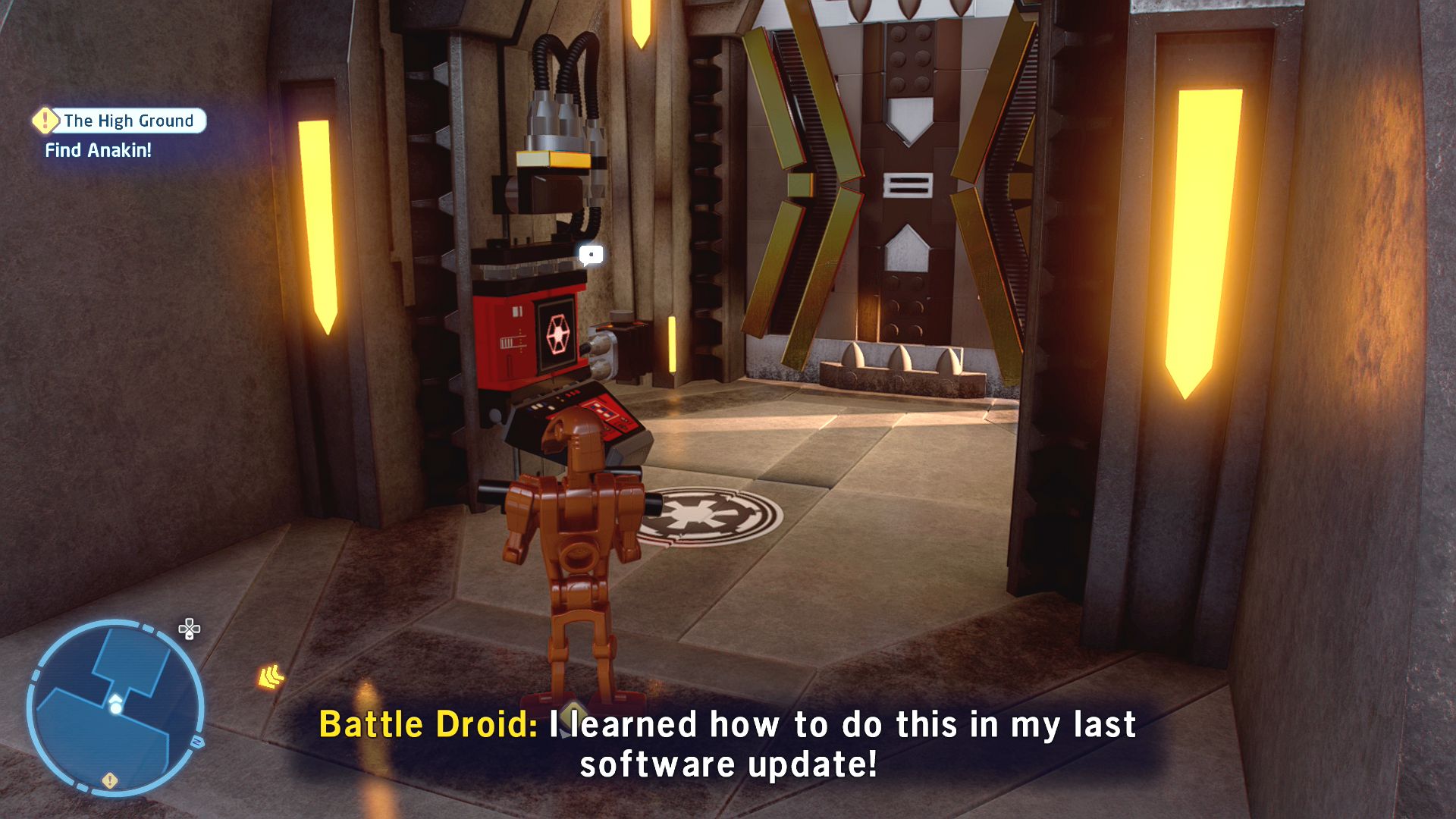This screenshot has width=1456, height=819.
Task: Click the yellow quest marker on the minimap edge
Action: [x=110, y=780]
